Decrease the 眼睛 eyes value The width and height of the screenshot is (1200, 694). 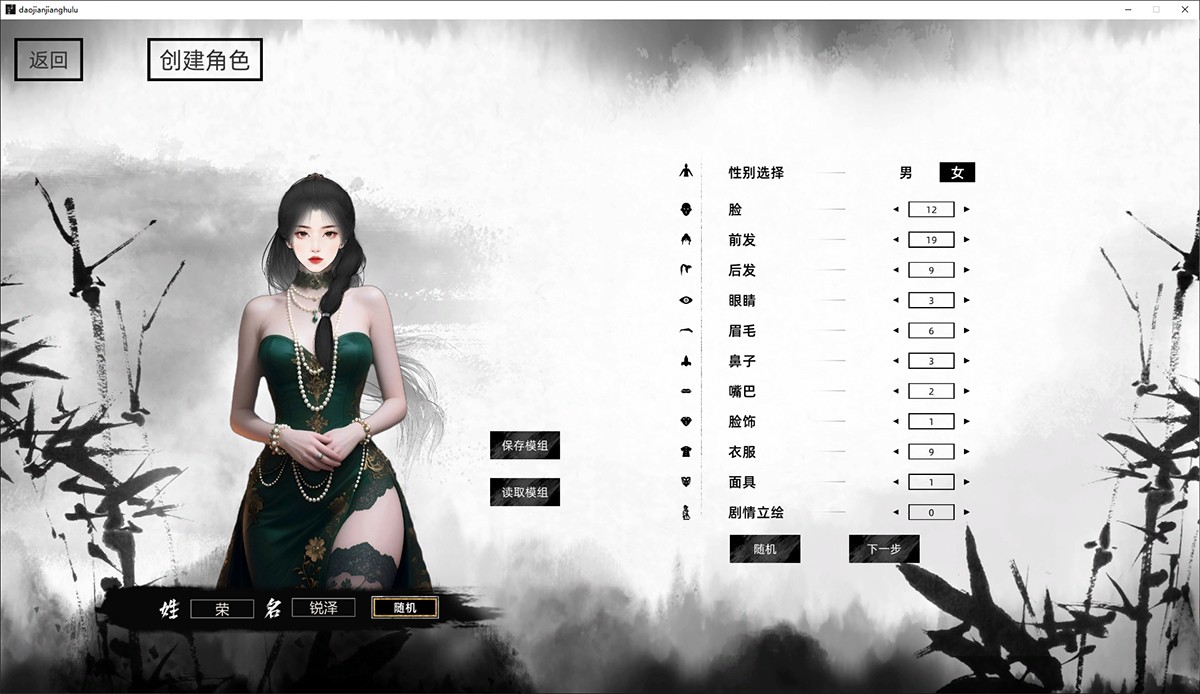[x=896, y=300]
